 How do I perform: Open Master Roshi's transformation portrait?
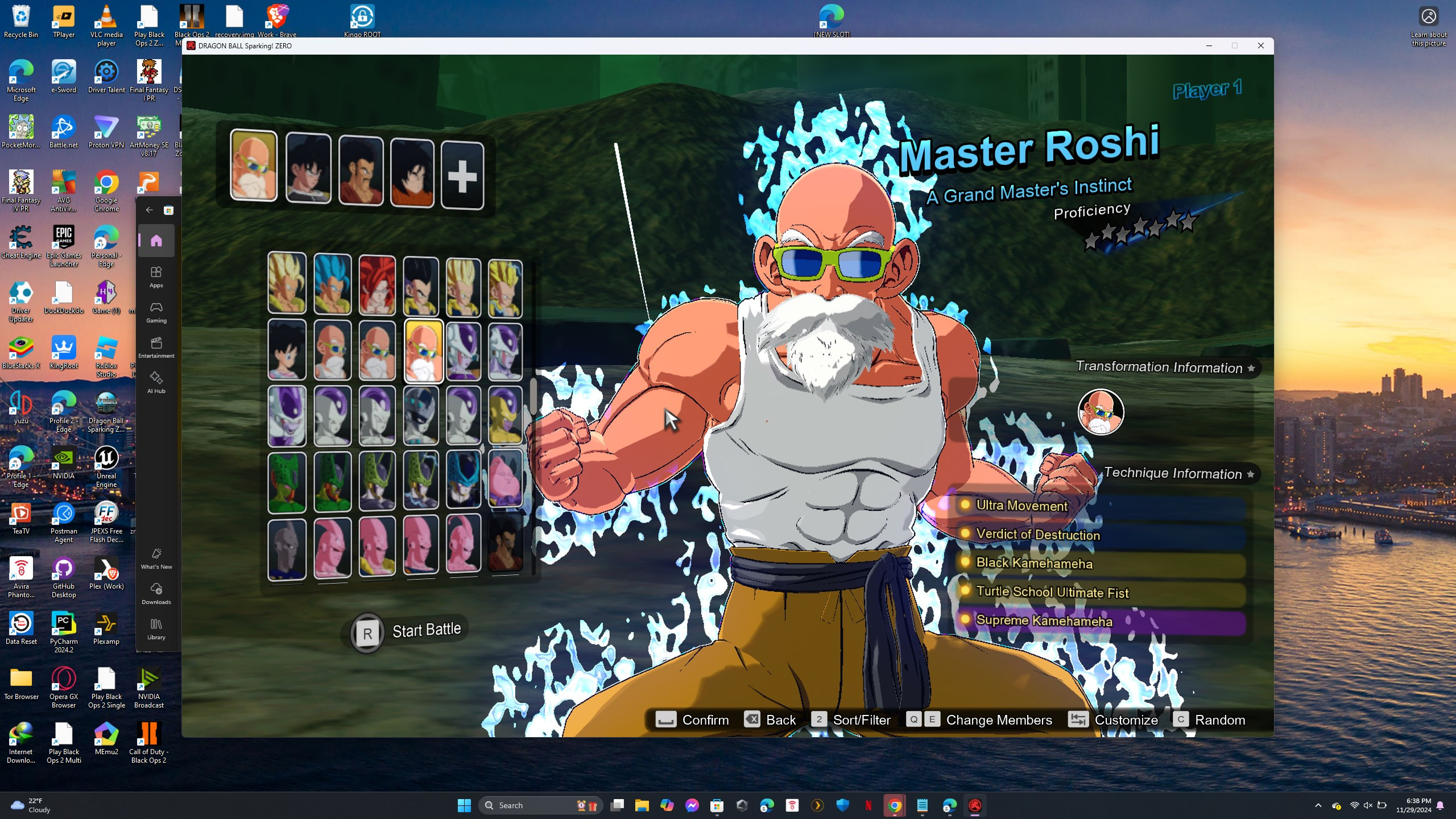(1101, 412)
